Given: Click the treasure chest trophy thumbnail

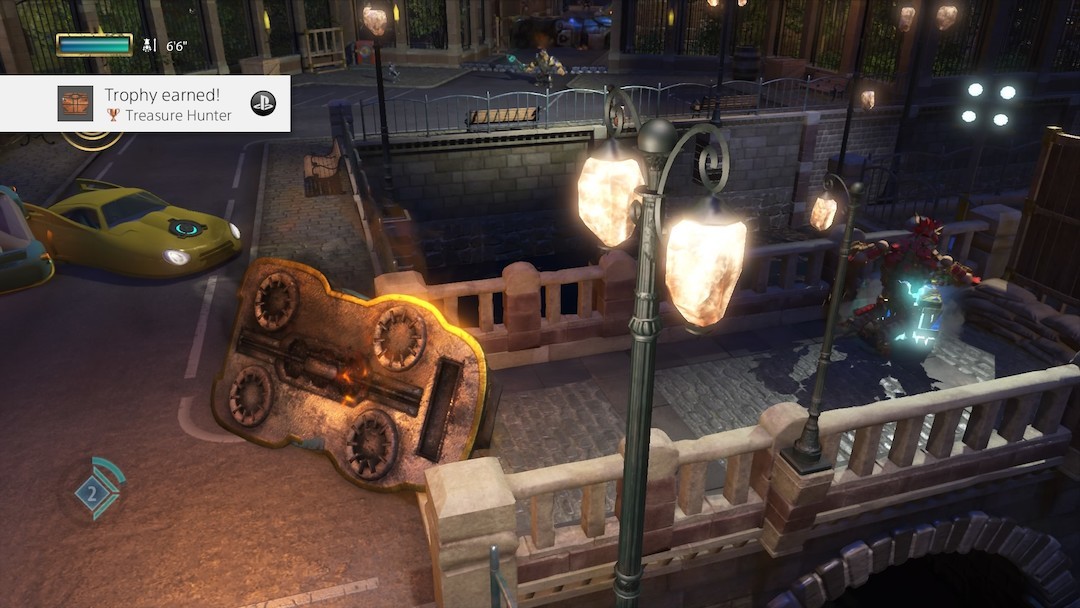Looking at the screenshot, I should click(75, 104).
